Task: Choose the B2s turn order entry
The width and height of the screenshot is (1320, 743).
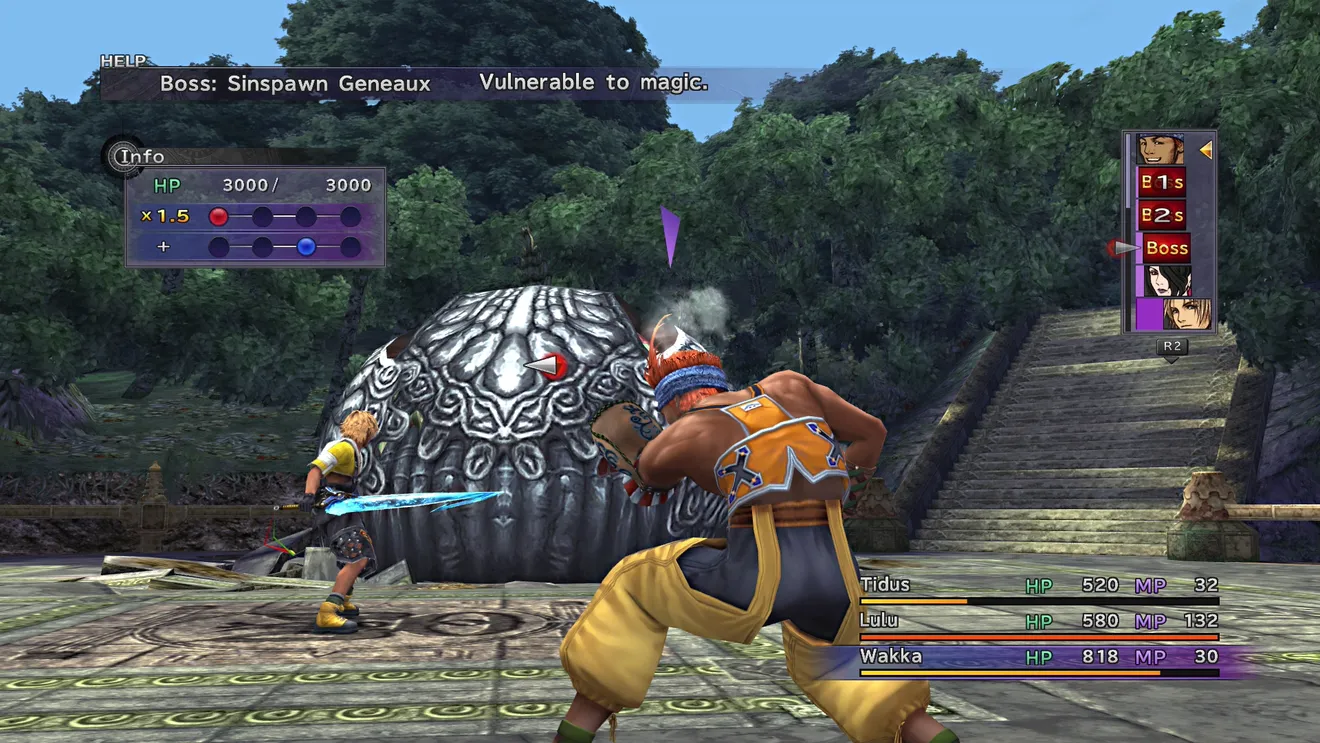Action: click(x=1161, y=215)
